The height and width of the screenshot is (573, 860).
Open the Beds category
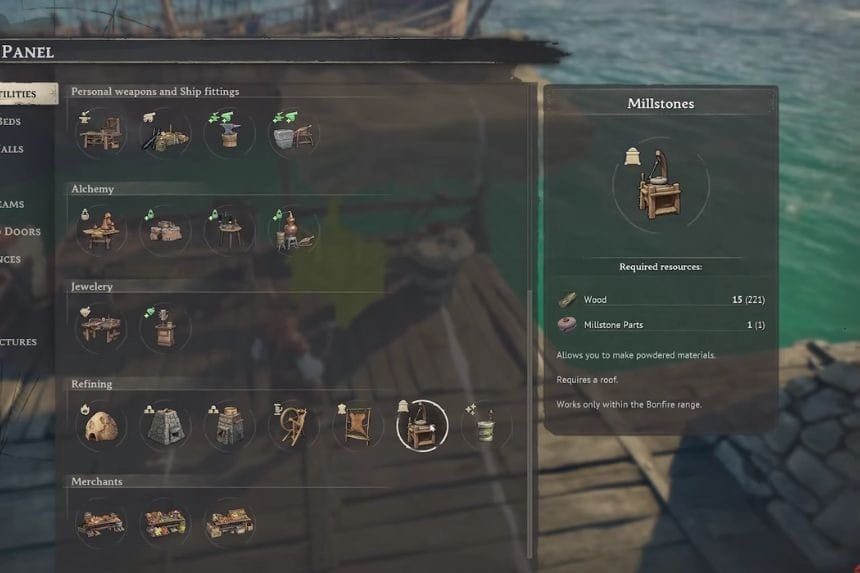pos(12,122)
